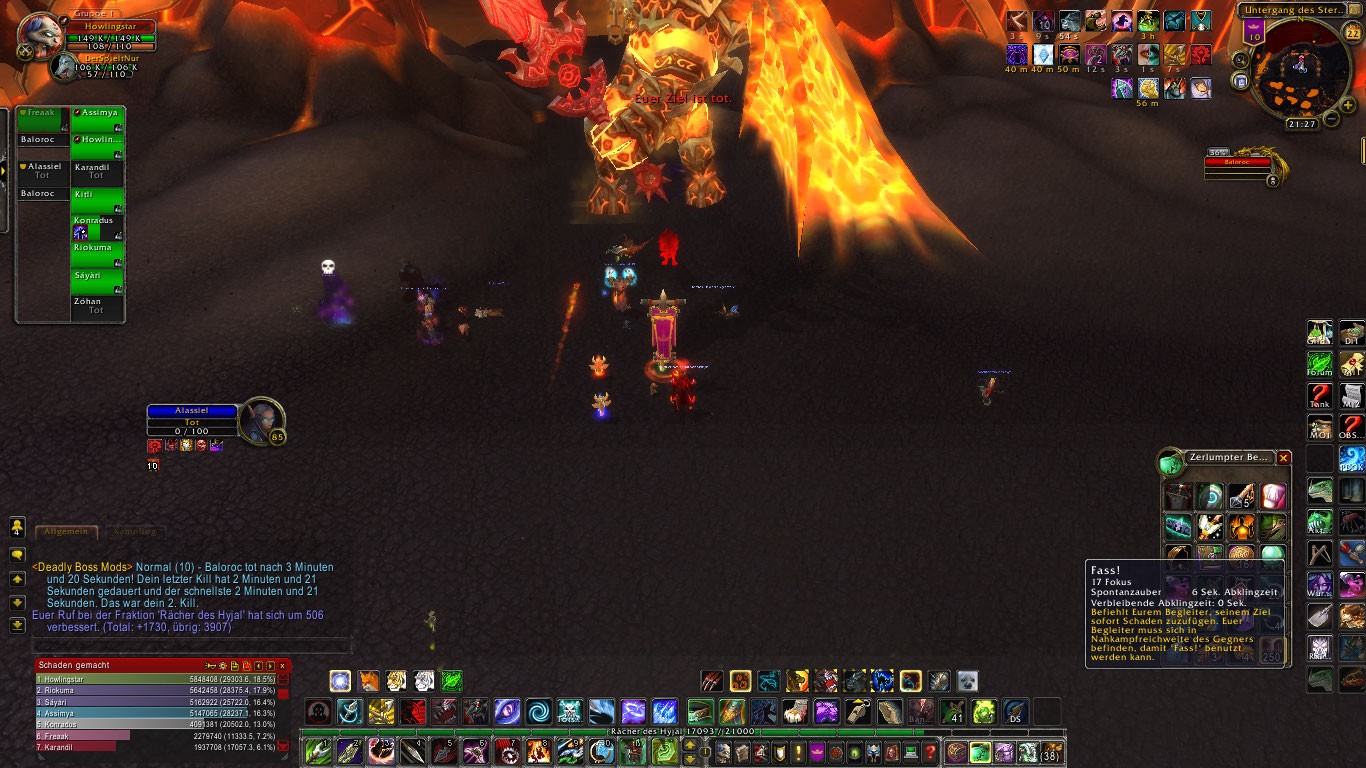
Task: Open the chat speech bubble button
Action: click(17, 554)
